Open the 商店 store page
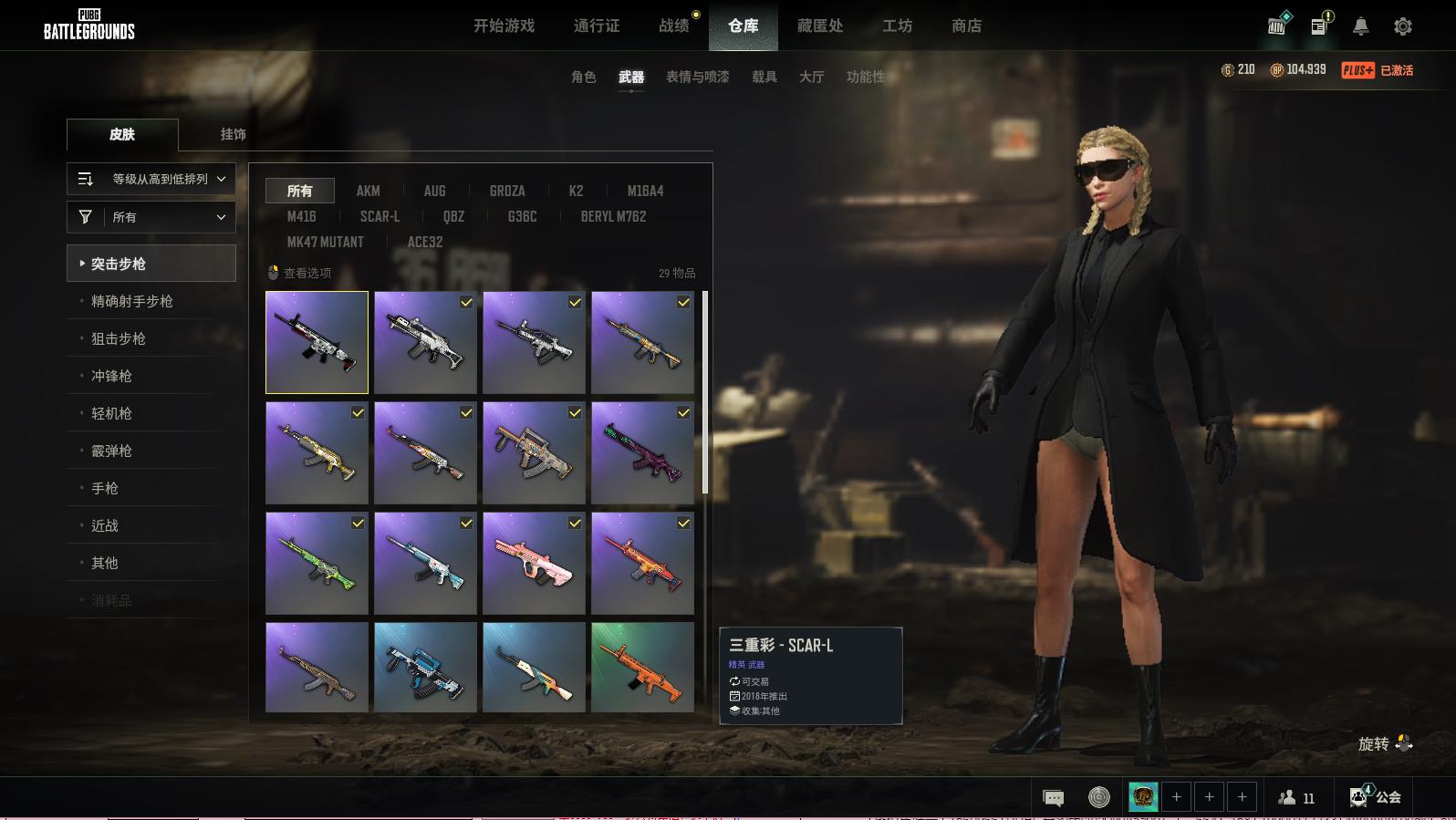Image resolution: width=1456 pixels, height=820 pixels. [x=966, y=26]
